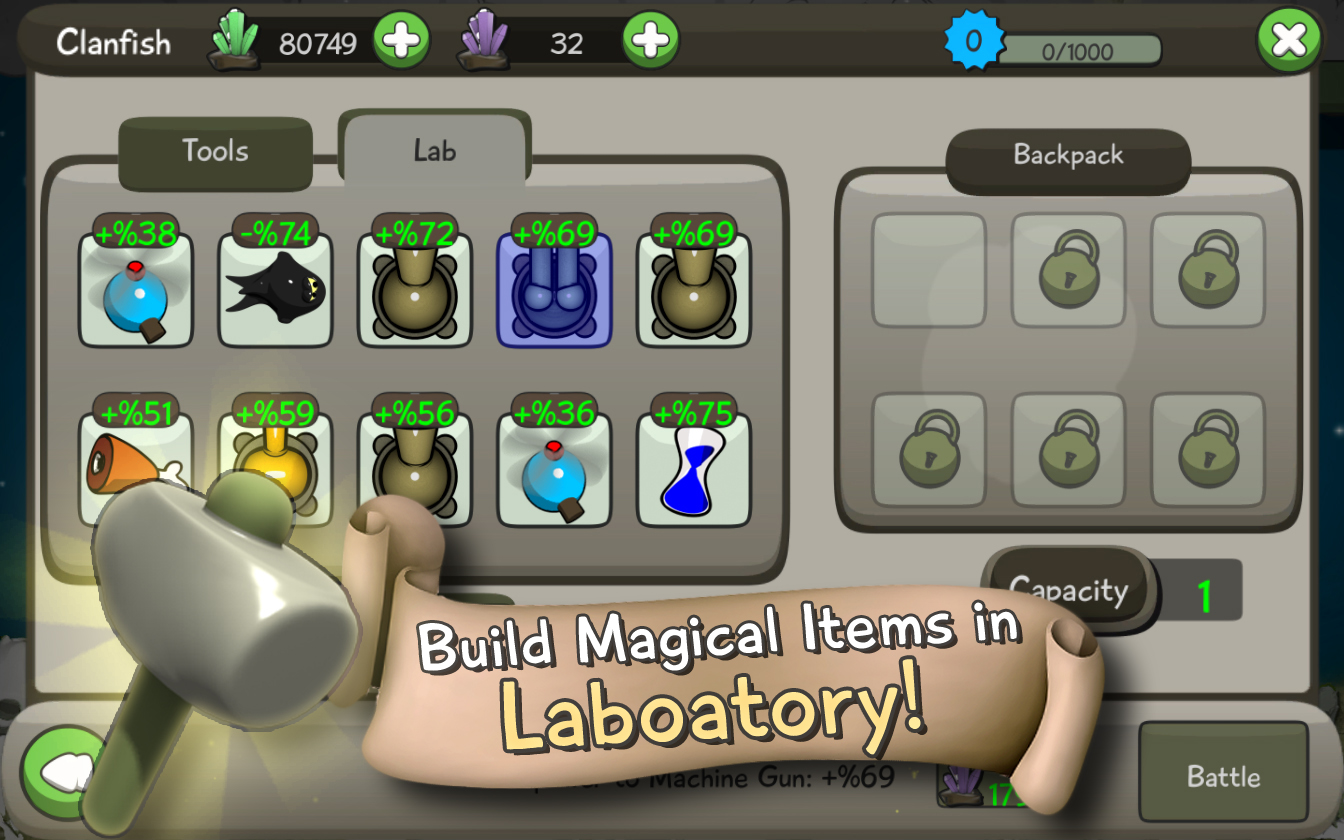
Task: Switch to the Tools tab
Action: [214, 150]
